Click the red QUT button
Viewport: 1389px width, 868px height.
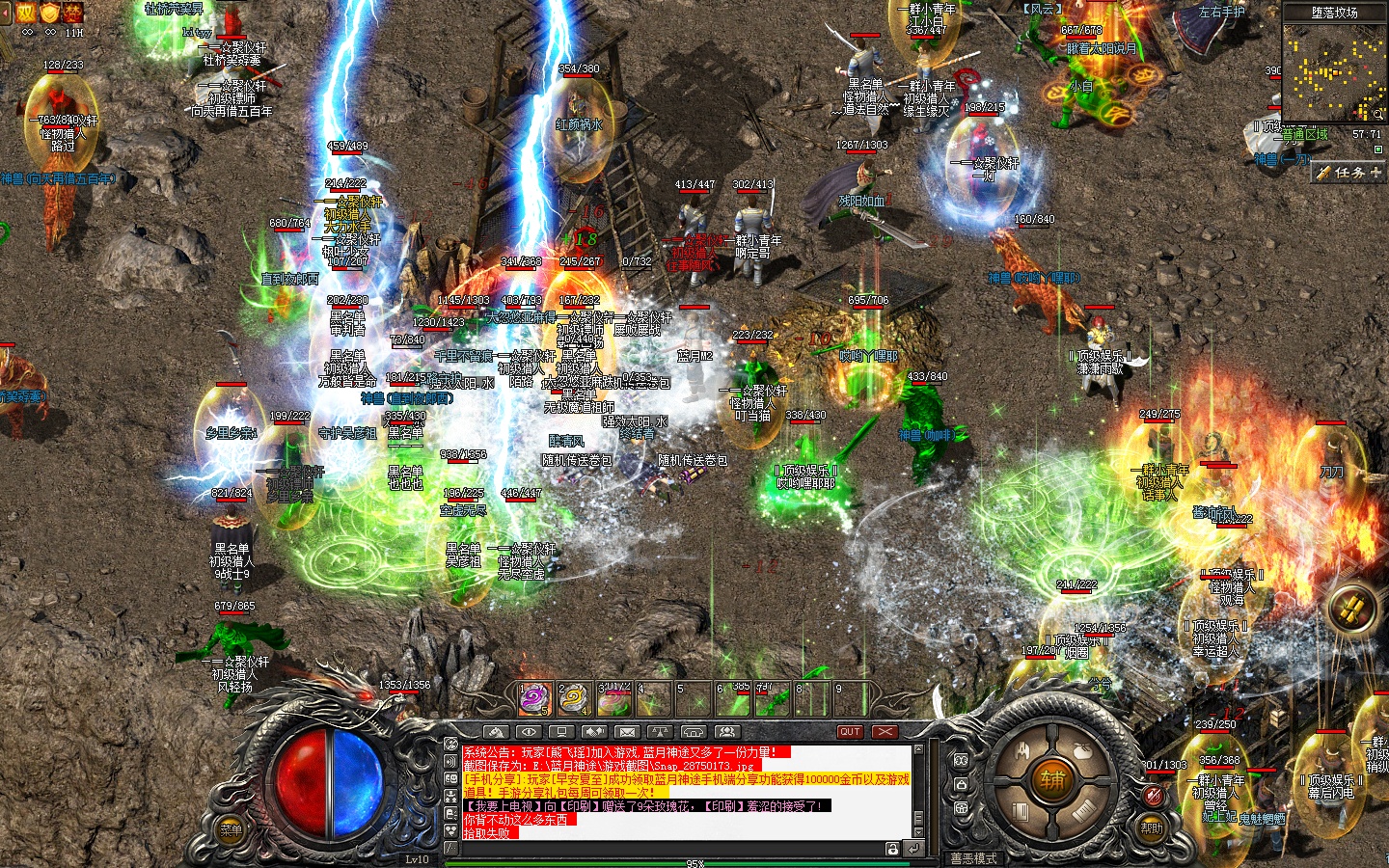[x=849, y=732]
